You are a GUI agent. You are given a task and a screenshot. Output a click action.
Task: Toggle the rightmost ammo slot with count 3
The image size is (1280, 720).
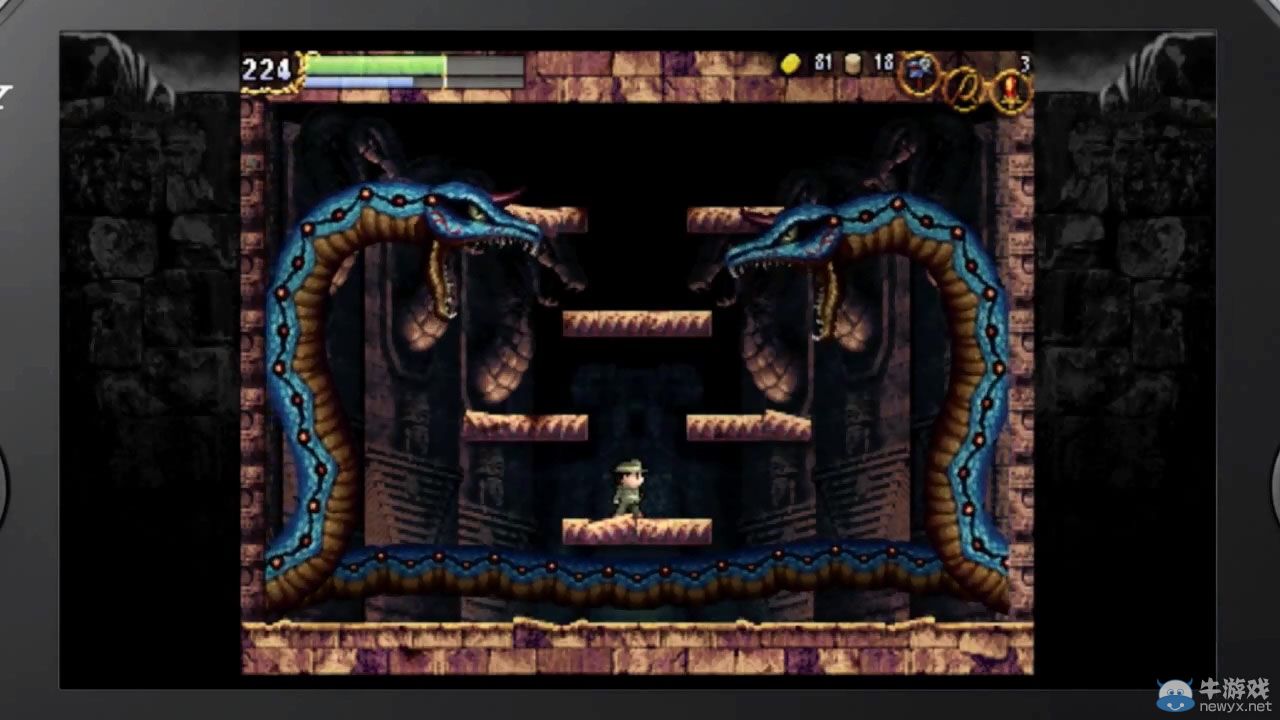coord(1008,85)
